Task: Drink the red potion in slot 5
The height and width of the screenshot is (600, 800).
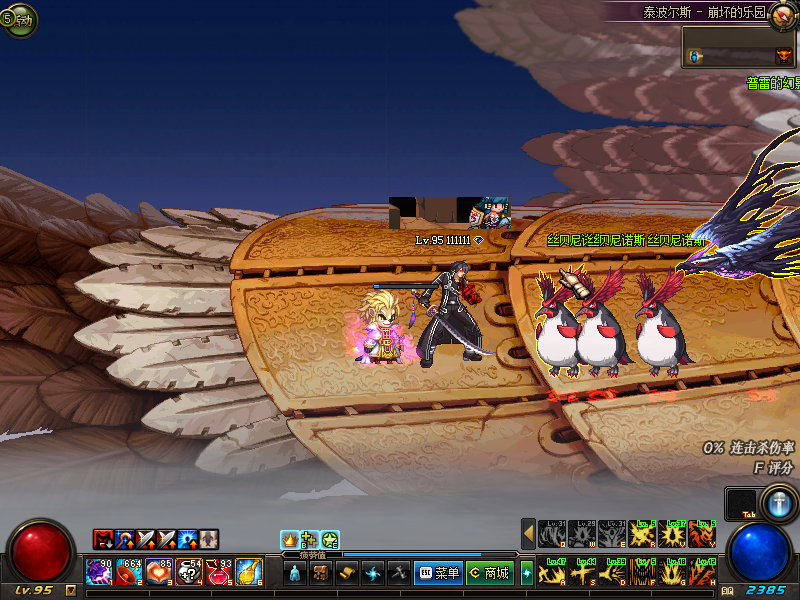Action: click(x=218, y=572)
